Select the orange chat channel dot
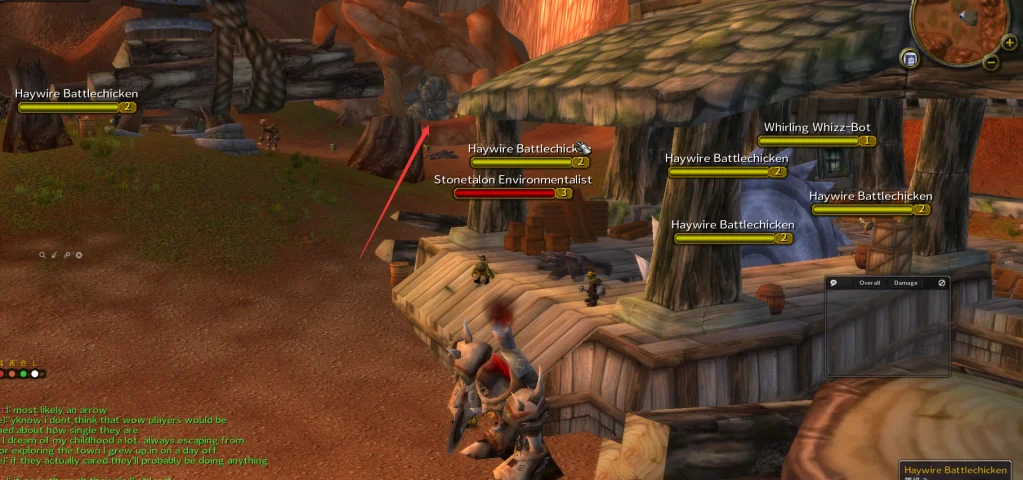1023x480 pixels. click(x=12, y=373)
